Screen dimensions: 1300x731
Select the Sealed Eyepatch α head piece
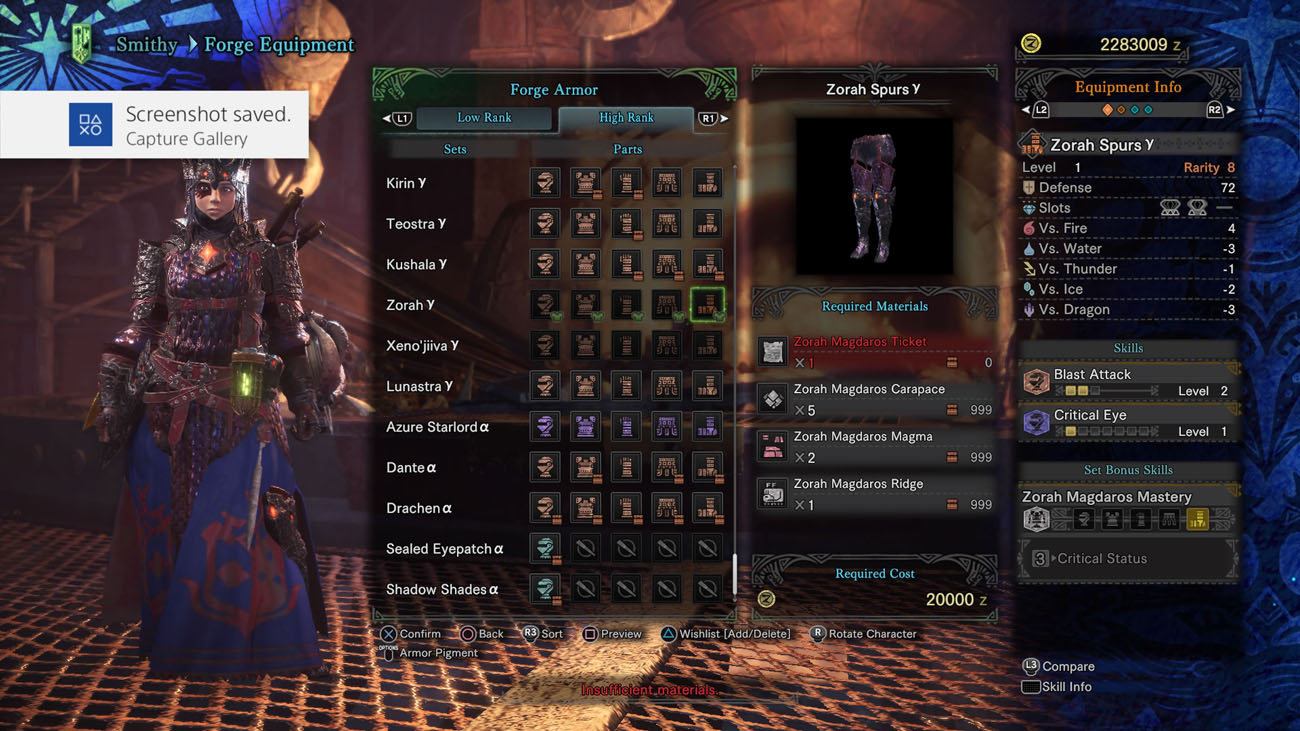point(545,548)
